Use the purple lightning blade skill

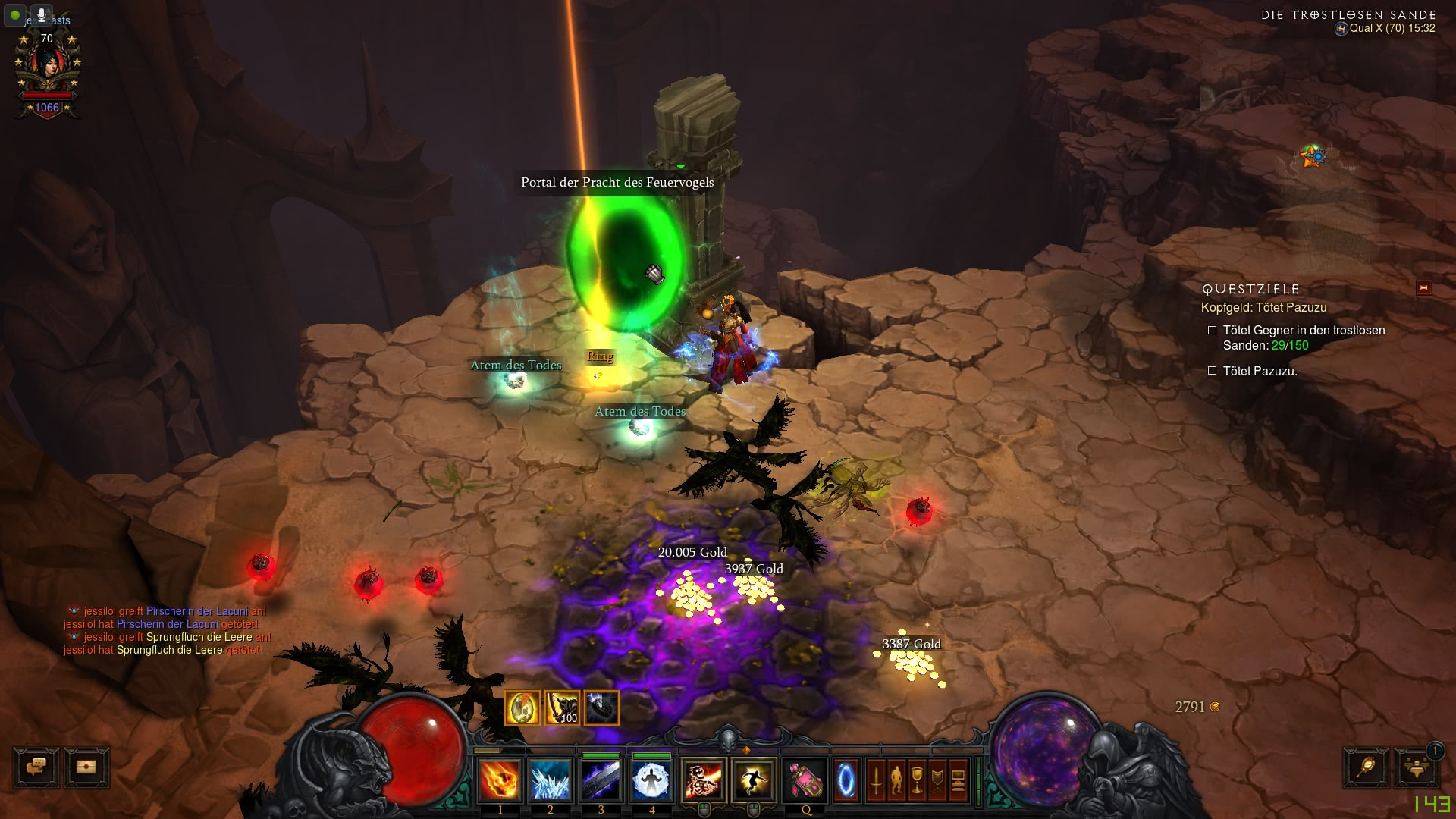click(601, 780)
